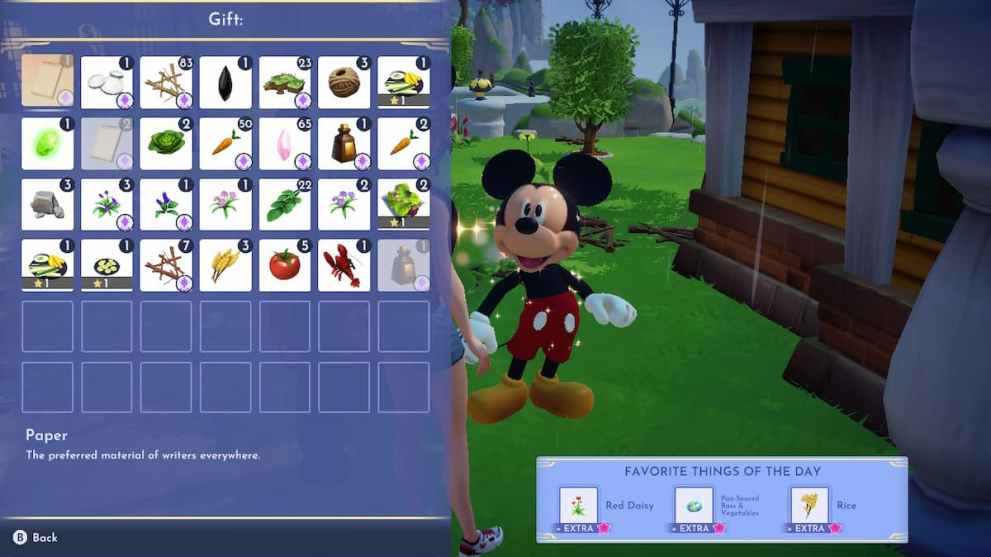Select the white plates item slot

pos(107,82)
